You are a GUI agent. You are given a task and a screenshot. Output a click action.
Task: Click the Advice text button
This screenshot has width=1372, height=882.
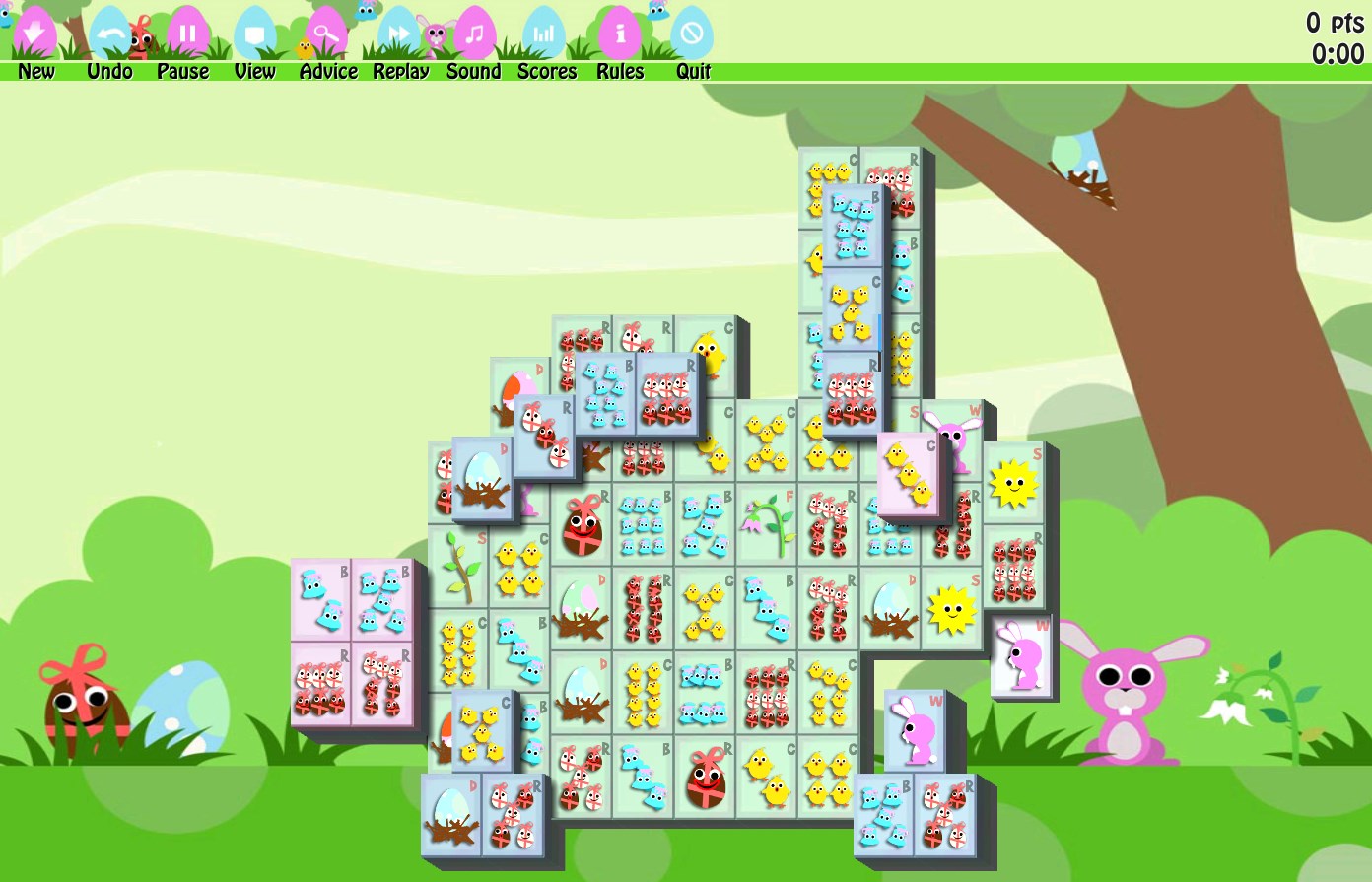[327, 71]
